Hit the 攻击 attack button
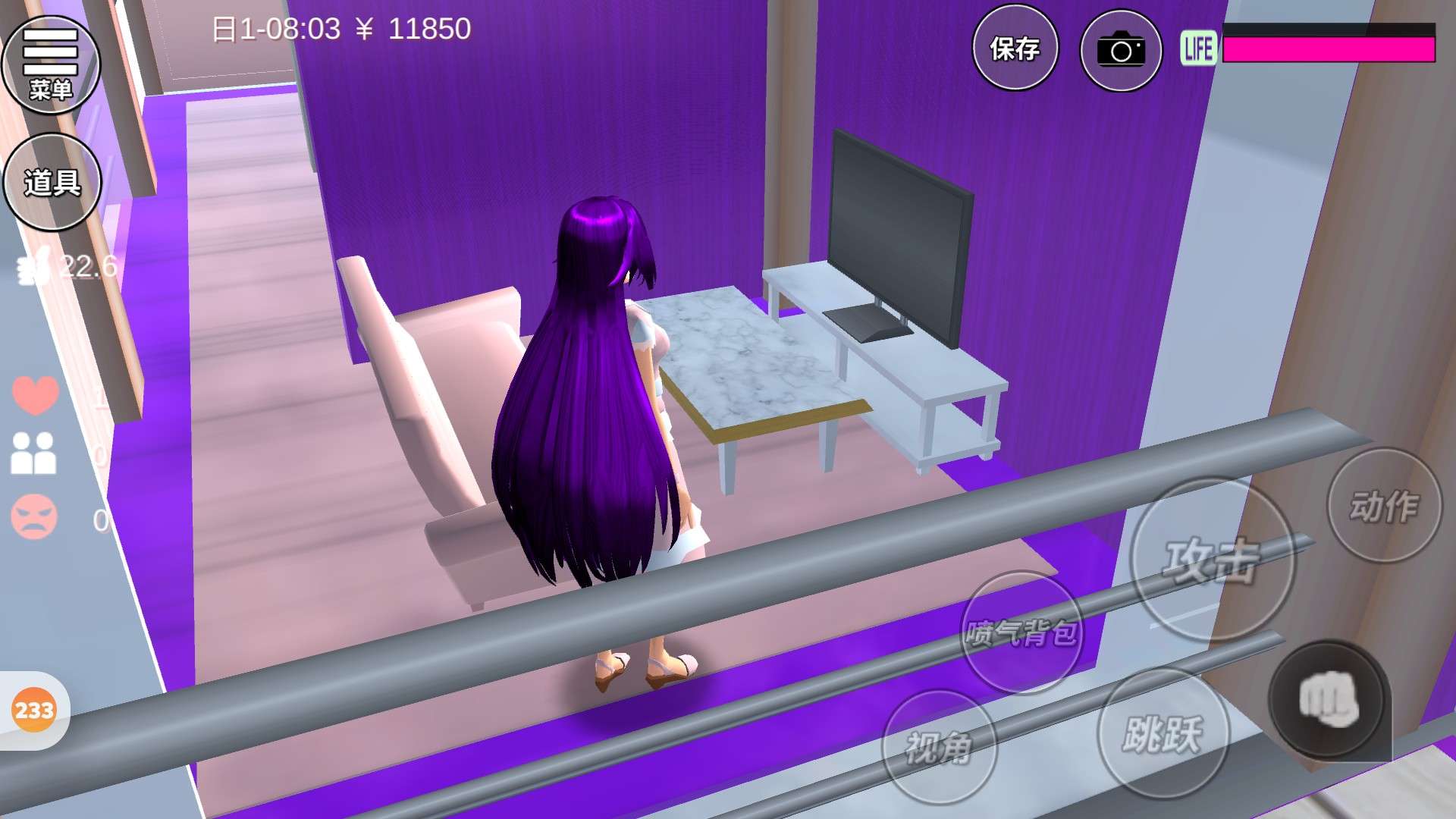Image resolution: width=1456 pixels, height=819 pixels. pyautogui.click(x=1212, y=560)
